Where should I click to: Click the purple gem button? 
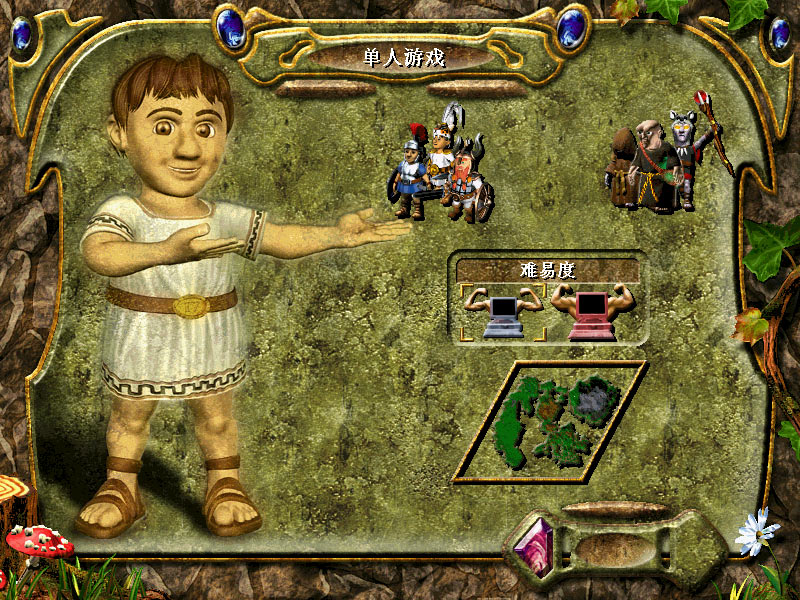533,545
